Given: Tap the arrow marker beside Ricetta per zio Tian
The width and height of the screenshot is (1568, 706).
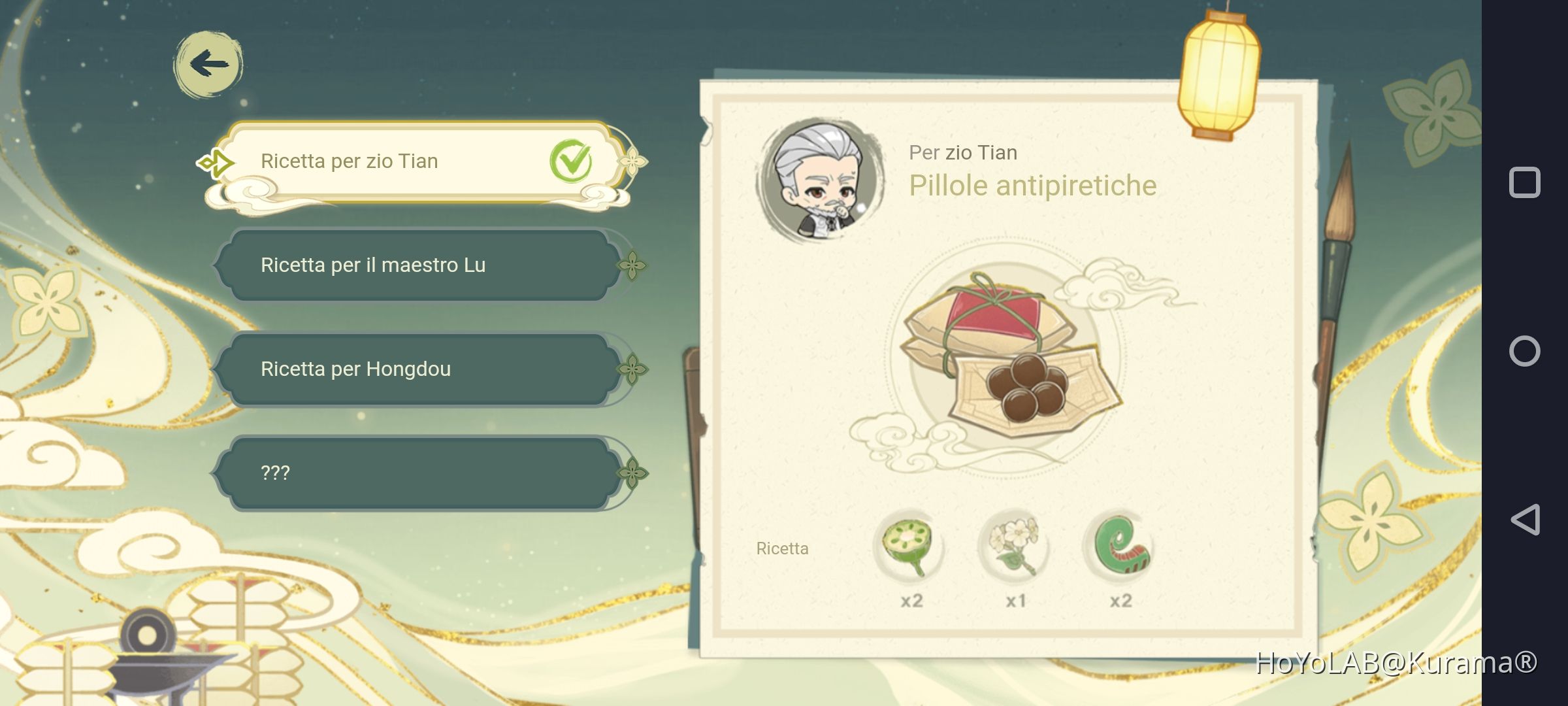Looking at the screenshot, I should pyautogui.click(x=215, y=161).
